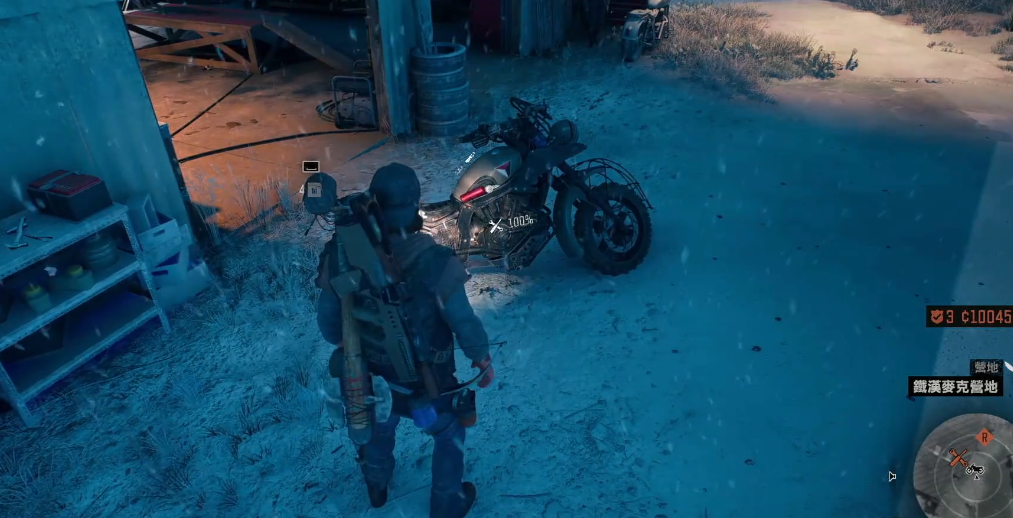The image size is (1013, 518).
Task: Click the orange camp trust shield icon
Action: point(938,317)
